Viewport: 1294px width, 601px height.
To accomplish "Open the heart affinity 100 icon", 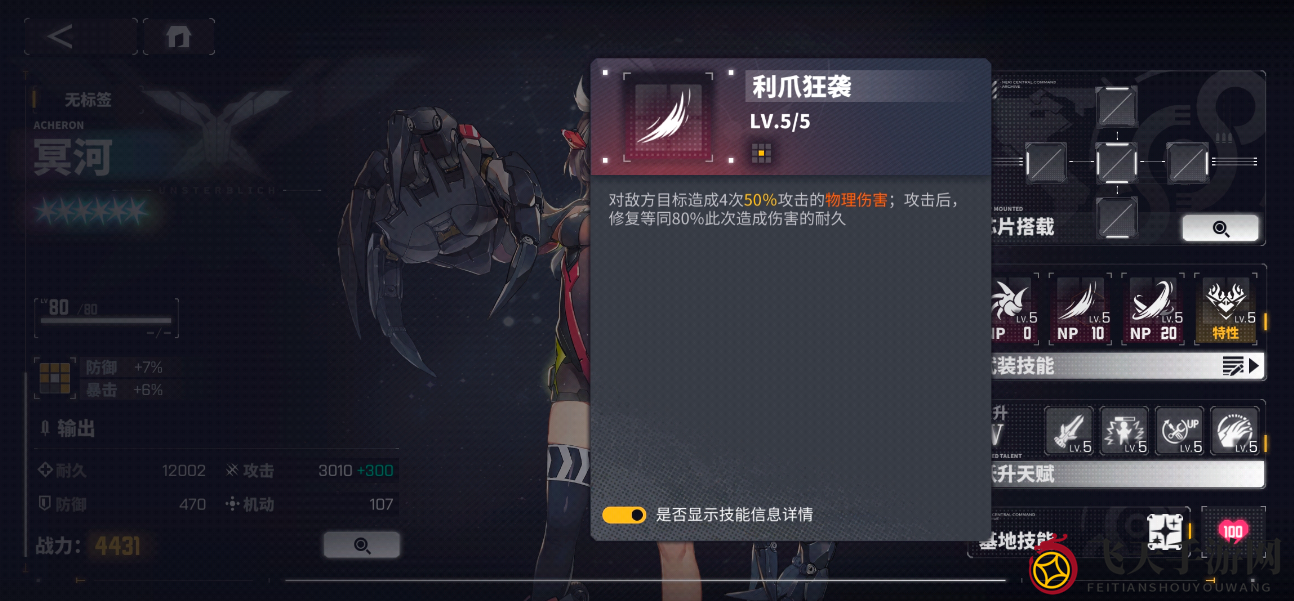I will coord(1232,531).
